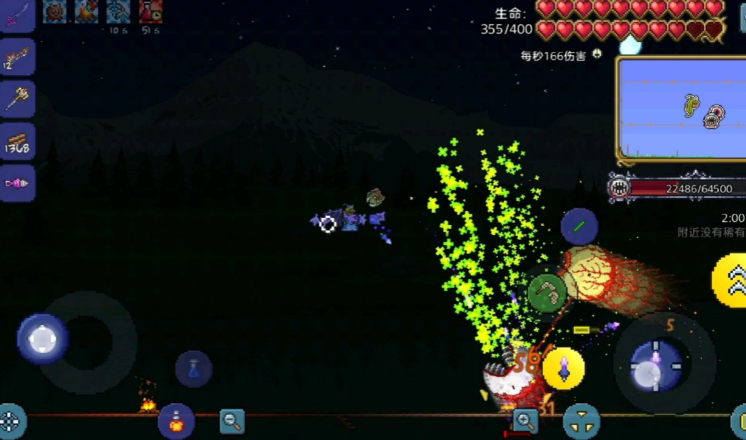Screen dimensions: 746x440
Task: Select the pink sword hotbar slot
Action: pyautogui.click(x=17, y=17)
